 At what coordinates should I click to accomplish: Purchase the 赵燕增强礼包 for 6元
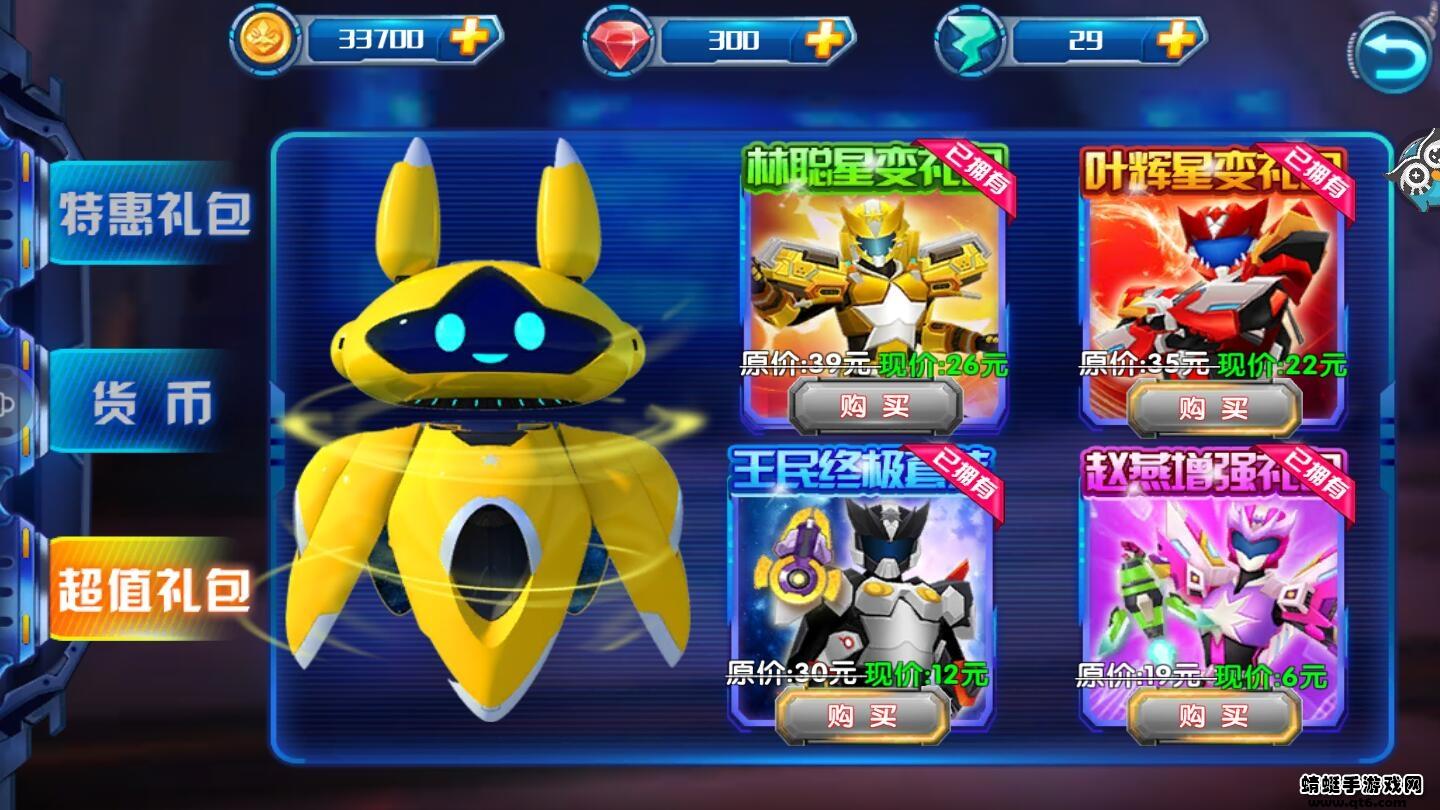tap(1214, 716)
